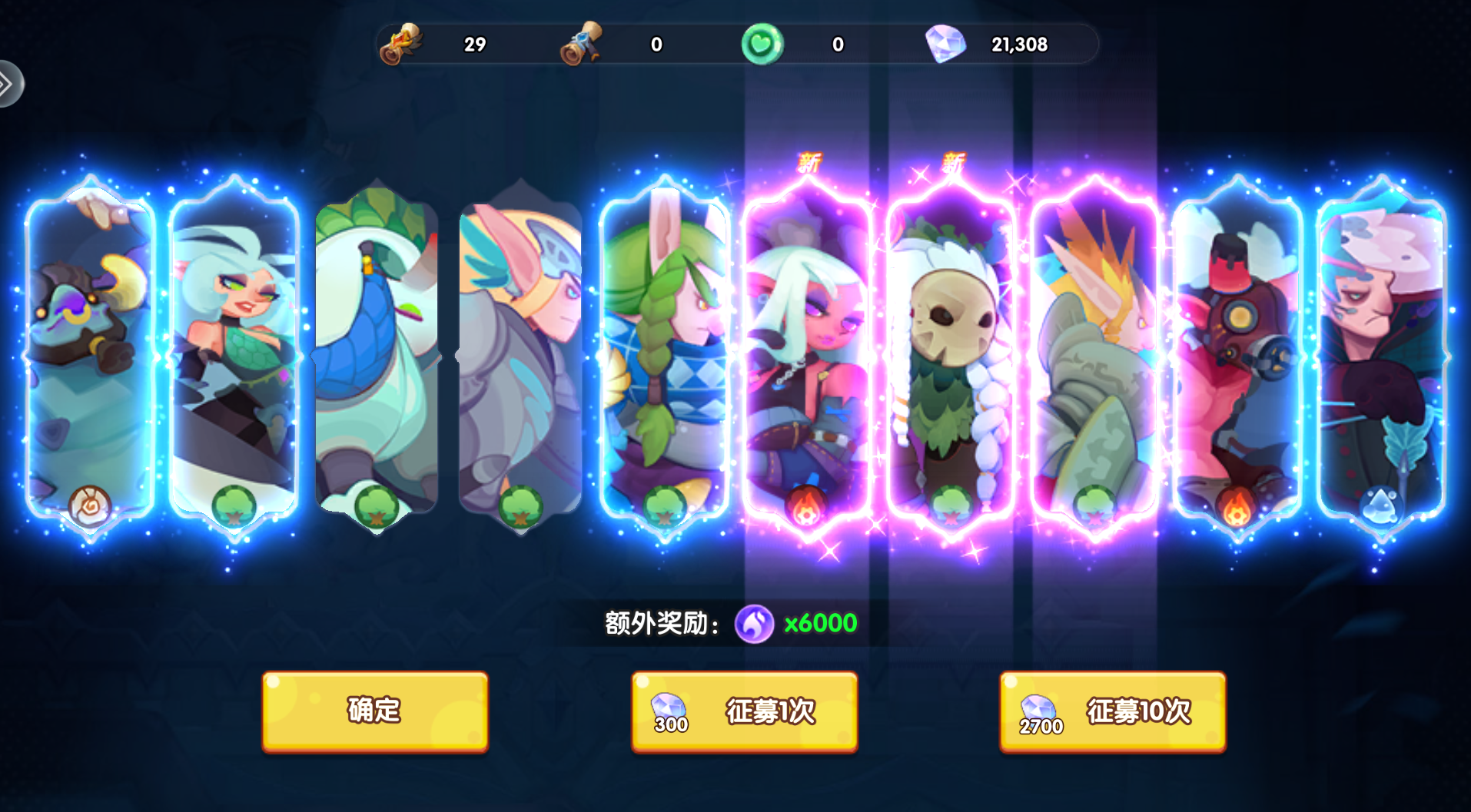Click the purple soul icon next to 额外奖励
Screen dimensions: 1471x812
(x=756, y=624)
